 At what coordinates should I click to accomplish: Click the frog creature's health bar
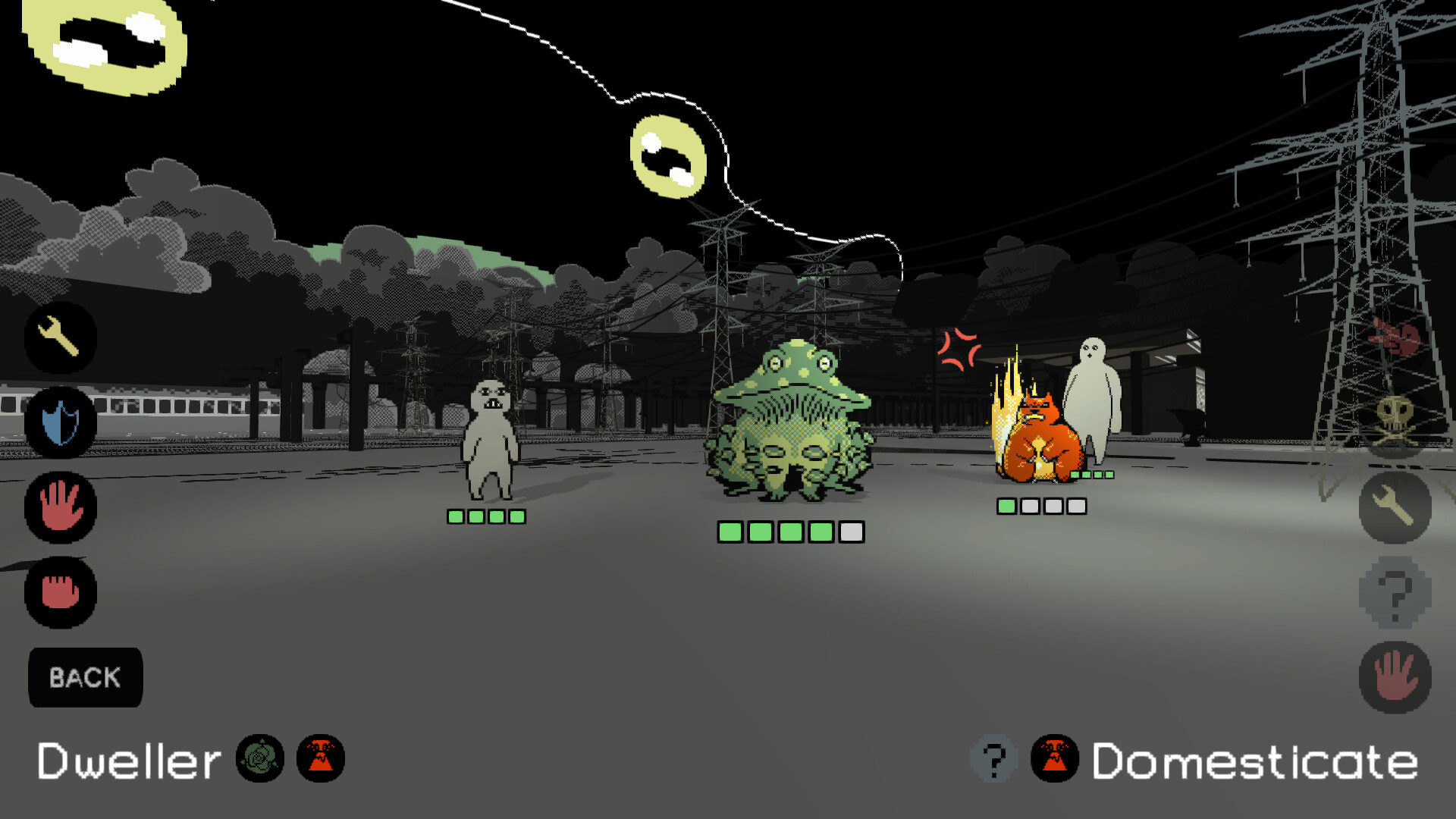(x=791, y=532)
